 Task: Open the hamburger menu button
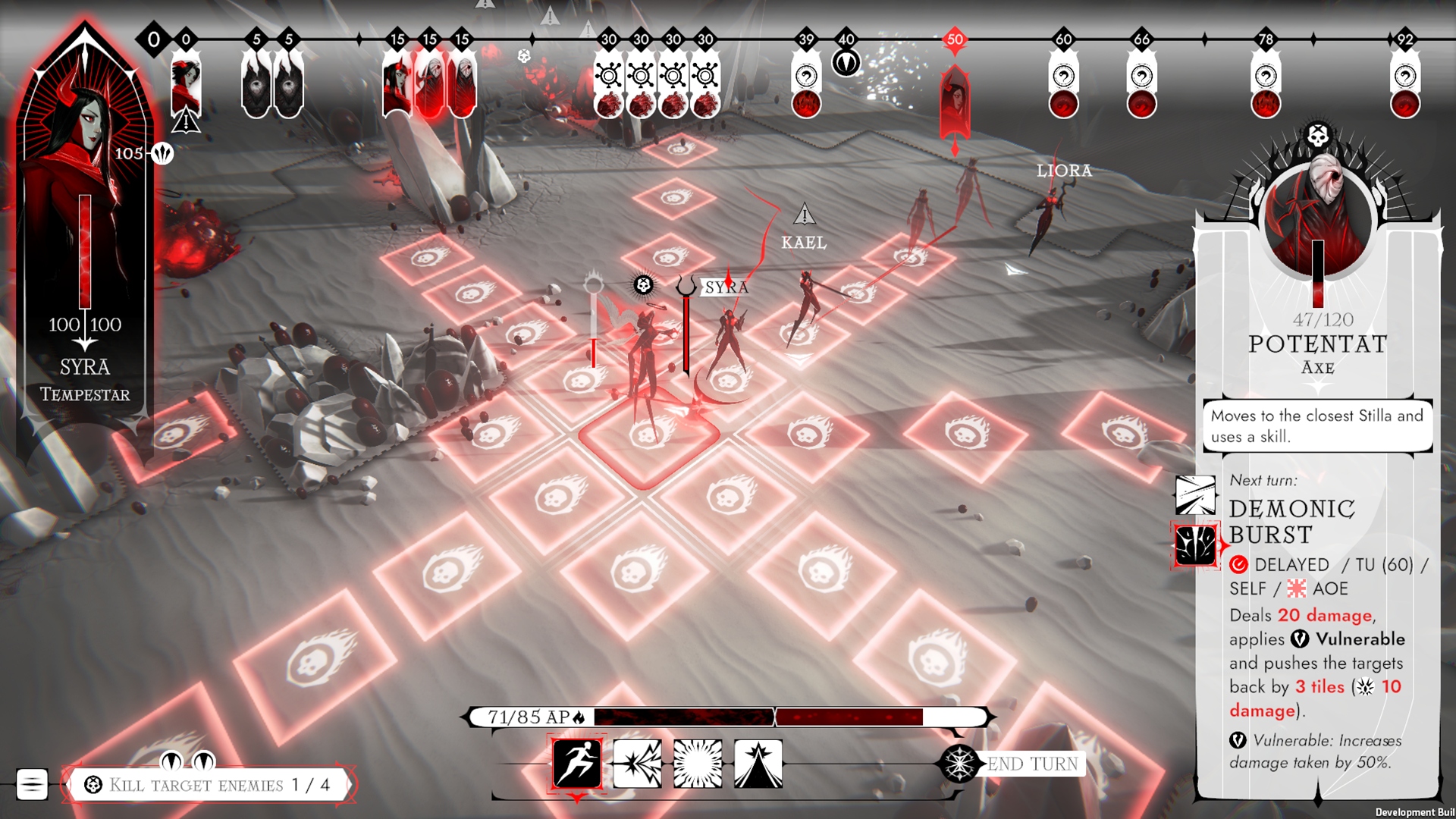coord(32,784)
